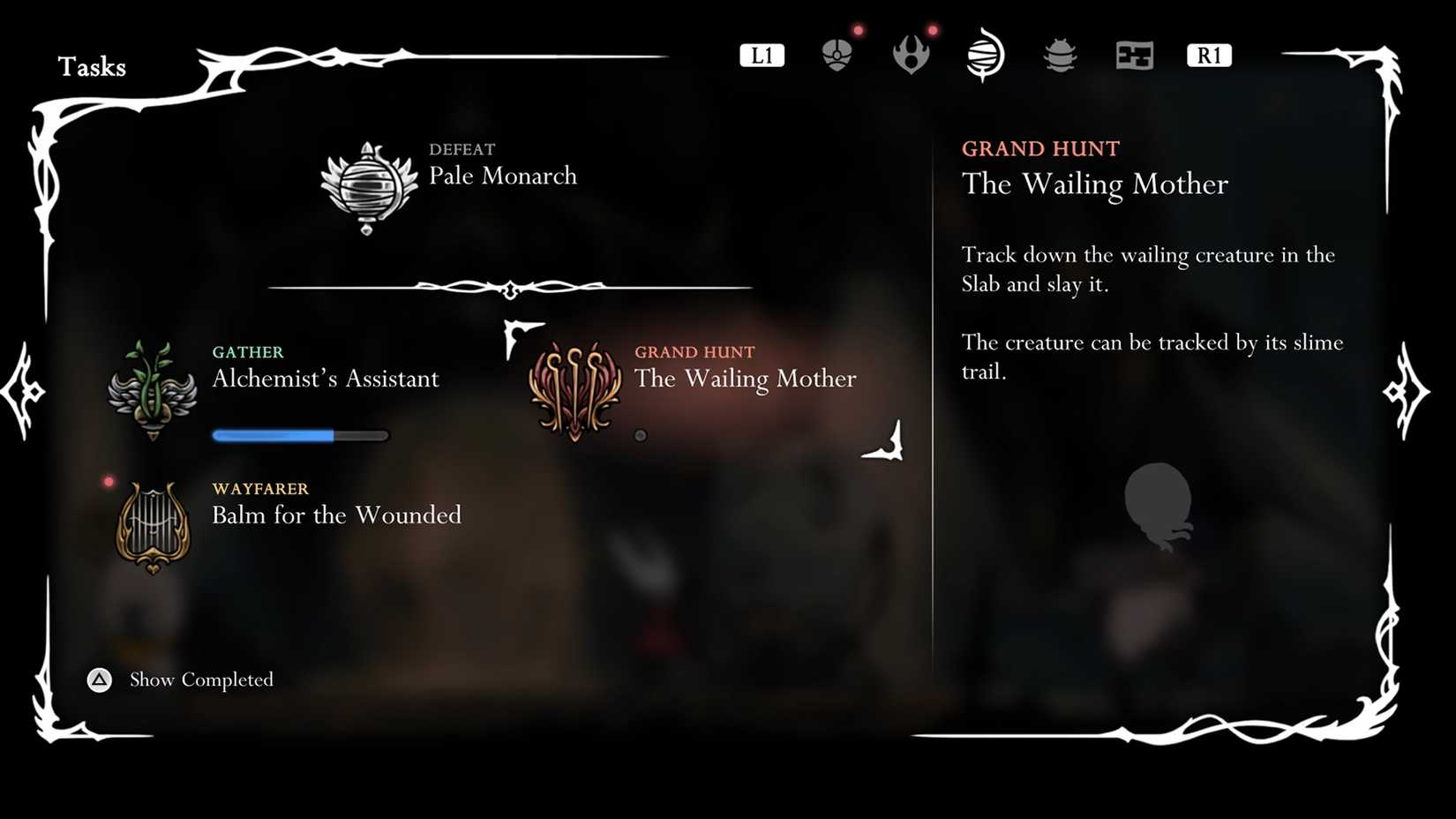Open the Tools inventory tab icon
Screen dimensions: 1456x819
(837, 53)
